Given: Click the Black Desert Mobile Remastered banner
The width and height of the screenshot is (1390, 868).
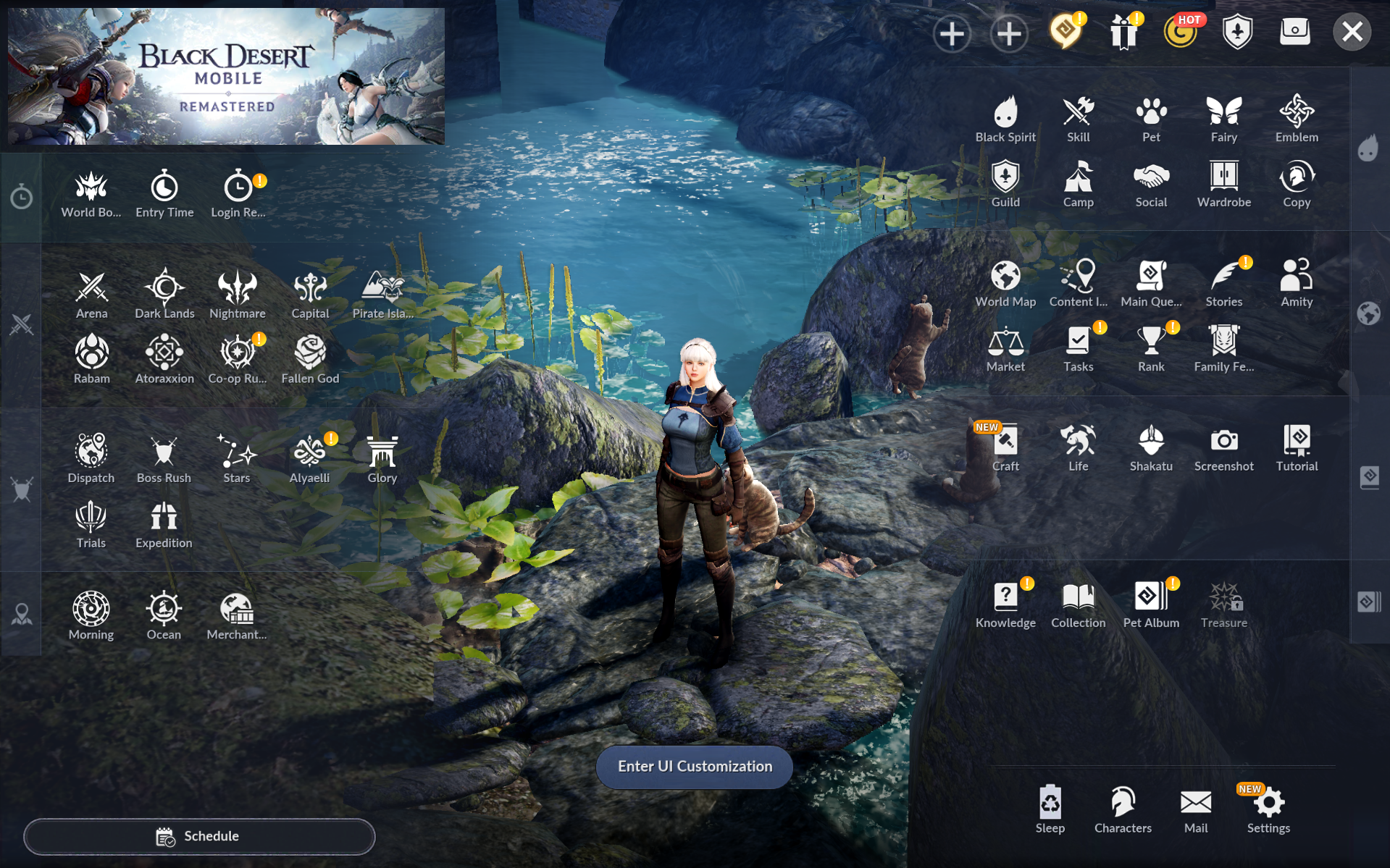Looking at the screenshot, I should click(226, 76).
